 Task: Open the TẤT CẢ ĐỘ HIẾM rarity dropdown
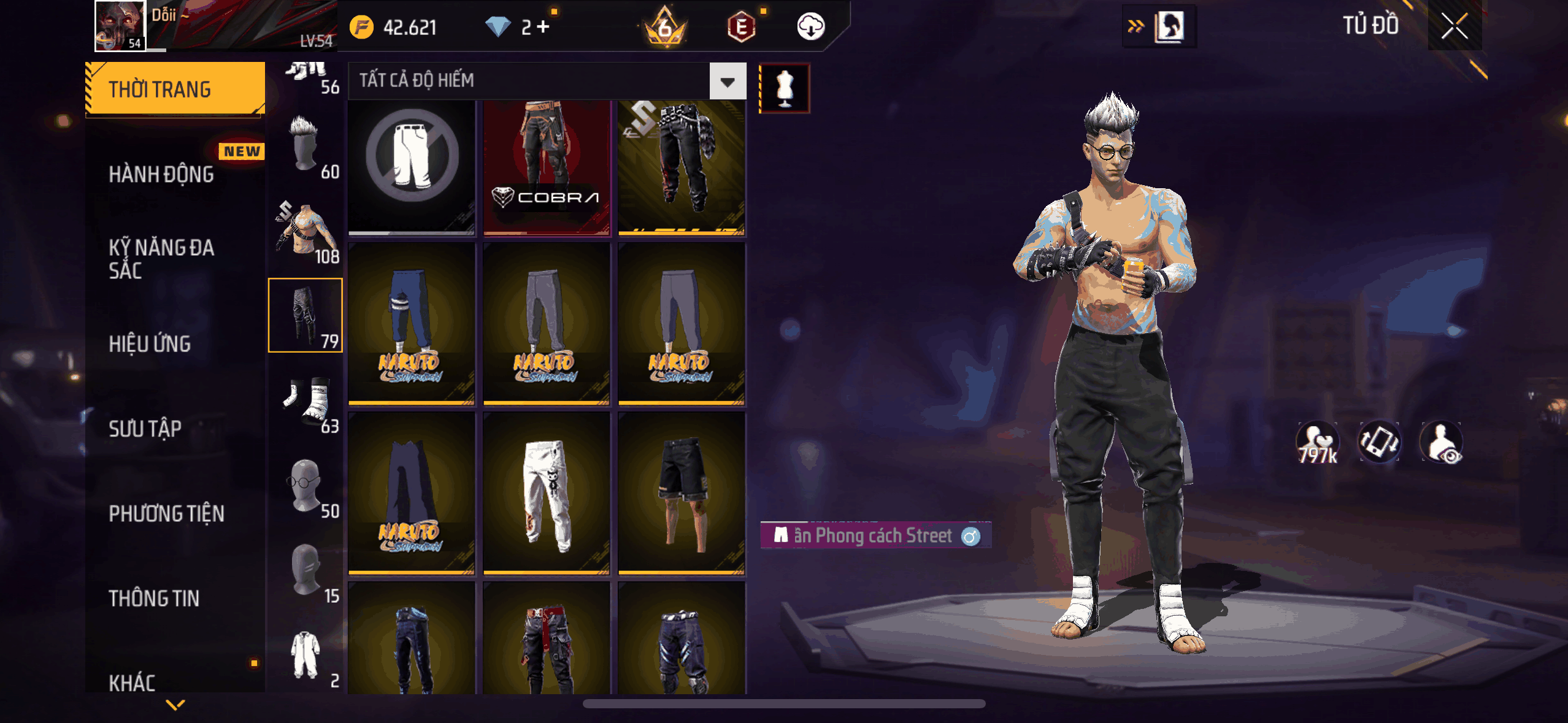coord(728,82)
